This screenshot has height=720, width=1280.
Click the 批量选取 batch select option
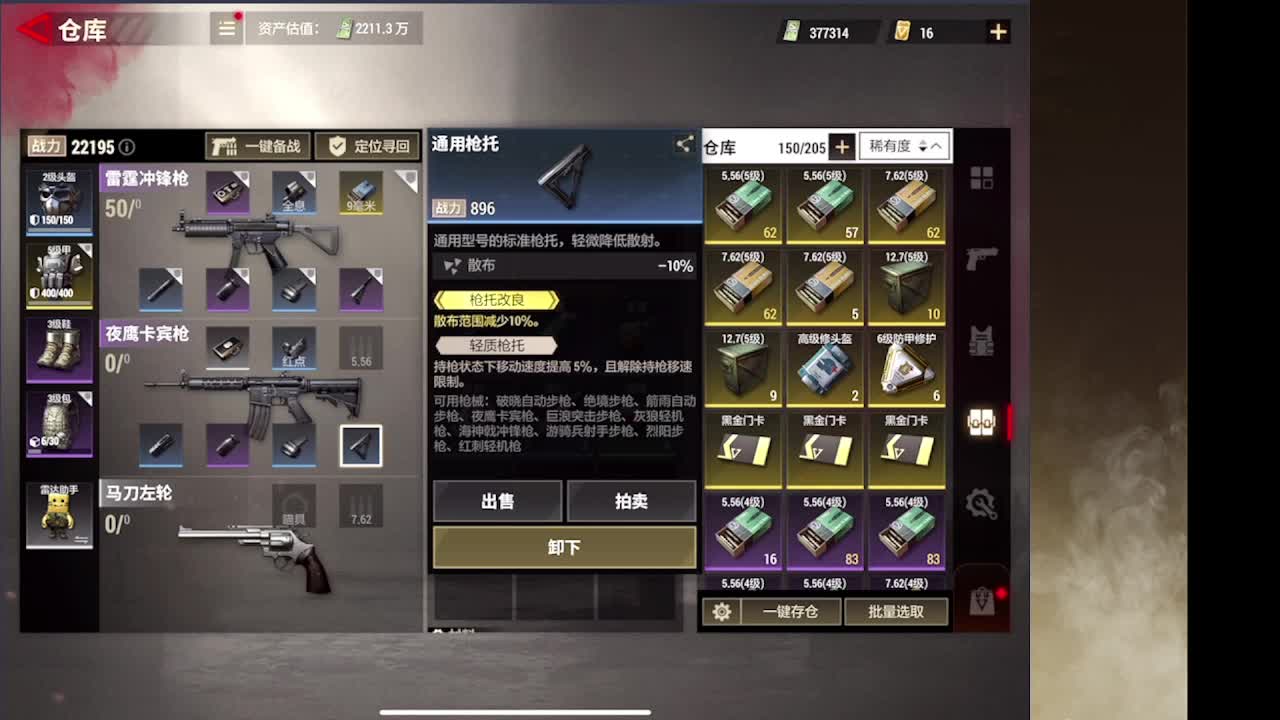[897, 611]
